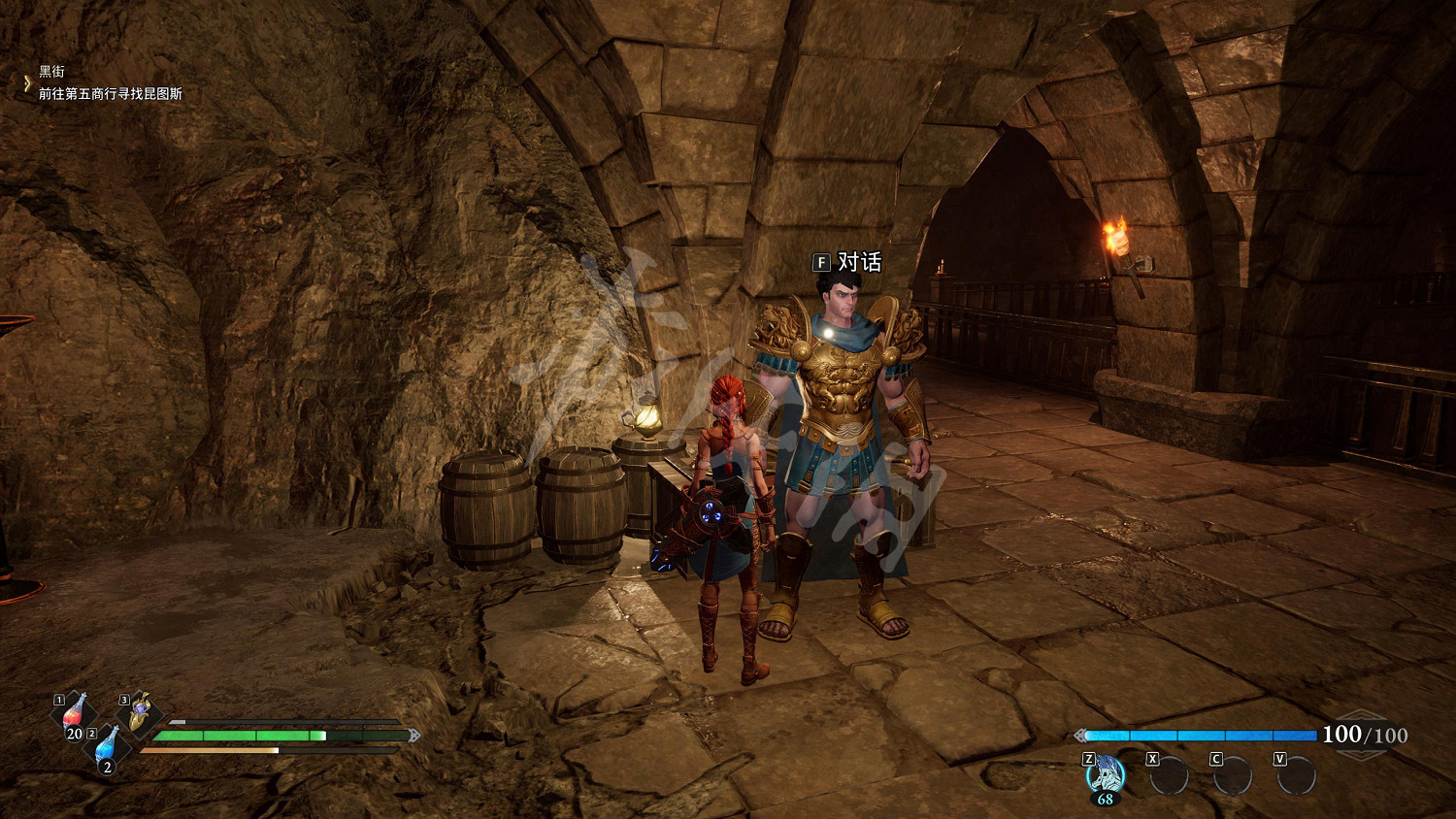This screenshot has width=1456, height=819.
Task: Activate the blue horse summon ability
Action: (x=1105, y=776)
